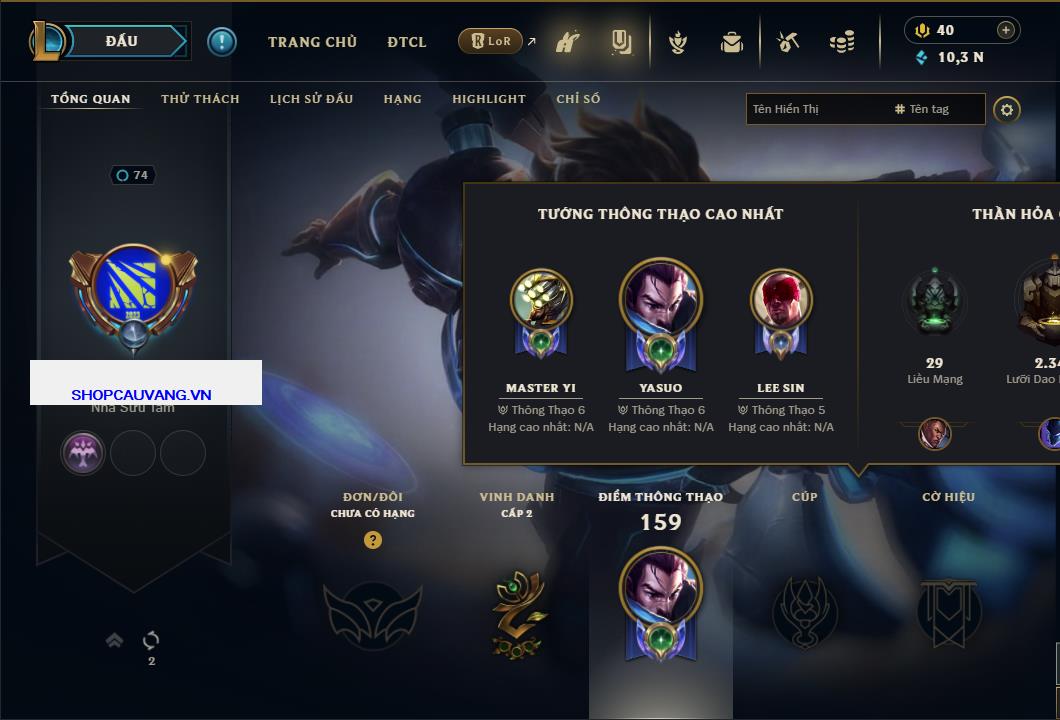Viewport: 1060px width, 720px height.
Task: Select the Master Yi mastery portrait
Action: pos(541,300)
